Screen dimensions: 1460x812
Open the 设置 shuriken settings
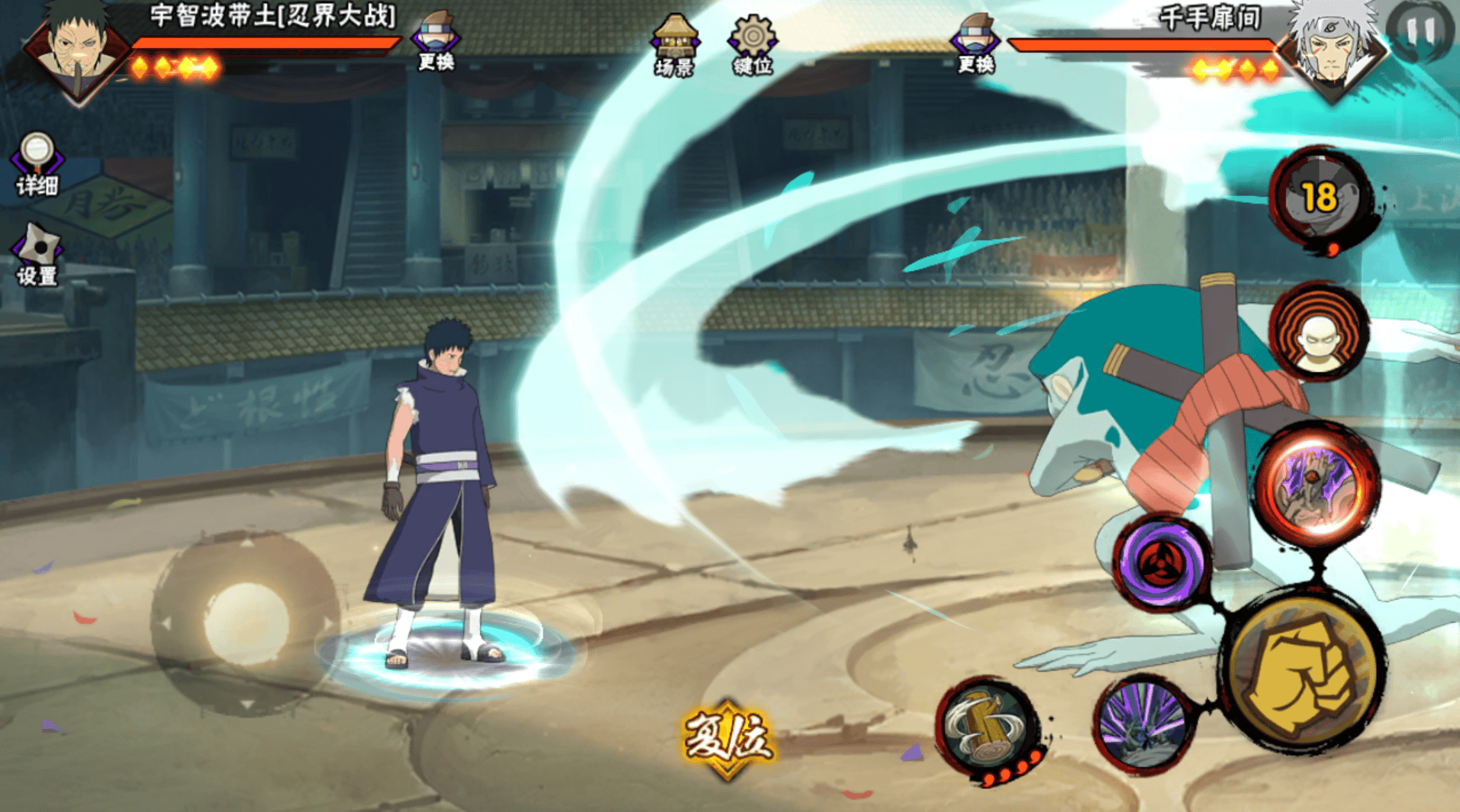tap(37, 254)
